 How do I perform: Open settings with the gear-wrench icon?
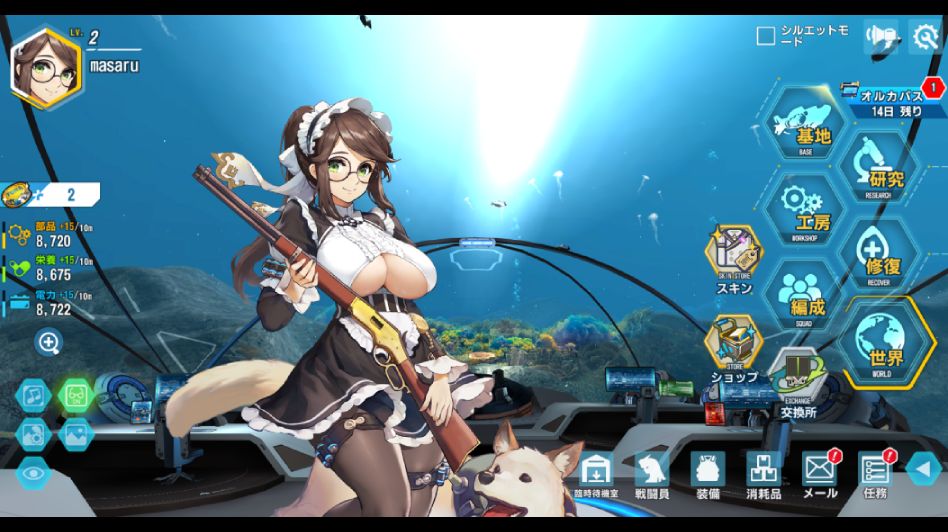[x=925, y=37]
